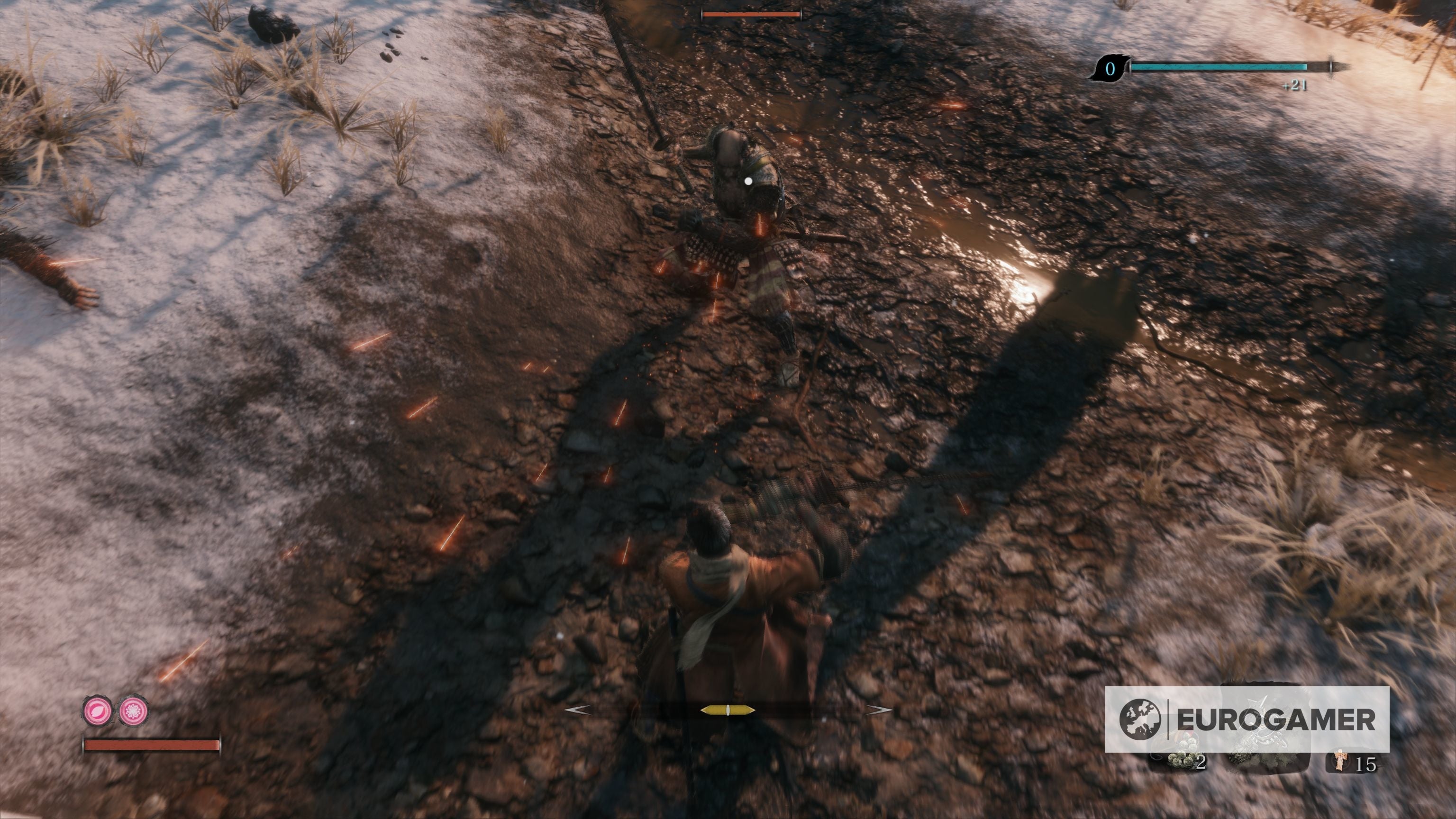This screenshot has height=819, width=1456.
Task: Select the right resurrection charge icon
Action: [x=133, y=711]
